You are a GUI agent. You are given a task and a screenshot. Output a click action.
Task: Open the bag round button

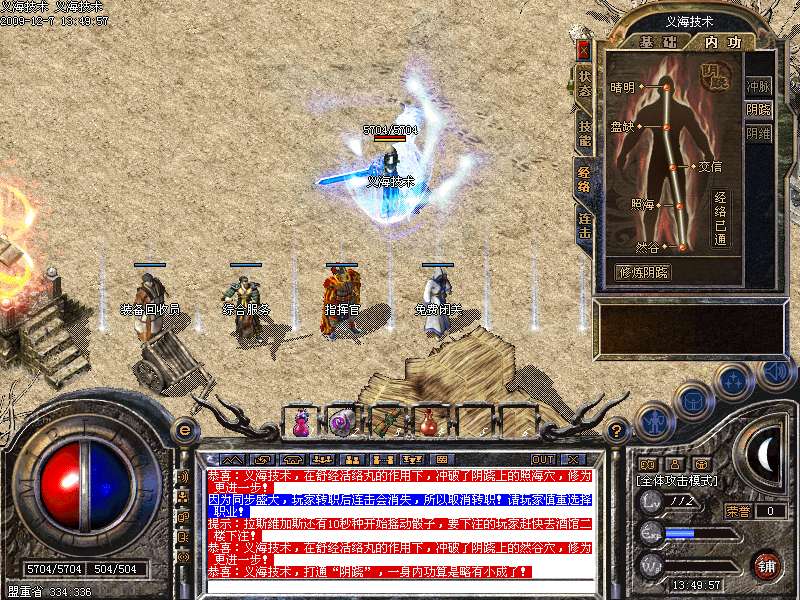click(x=693, y=400)
